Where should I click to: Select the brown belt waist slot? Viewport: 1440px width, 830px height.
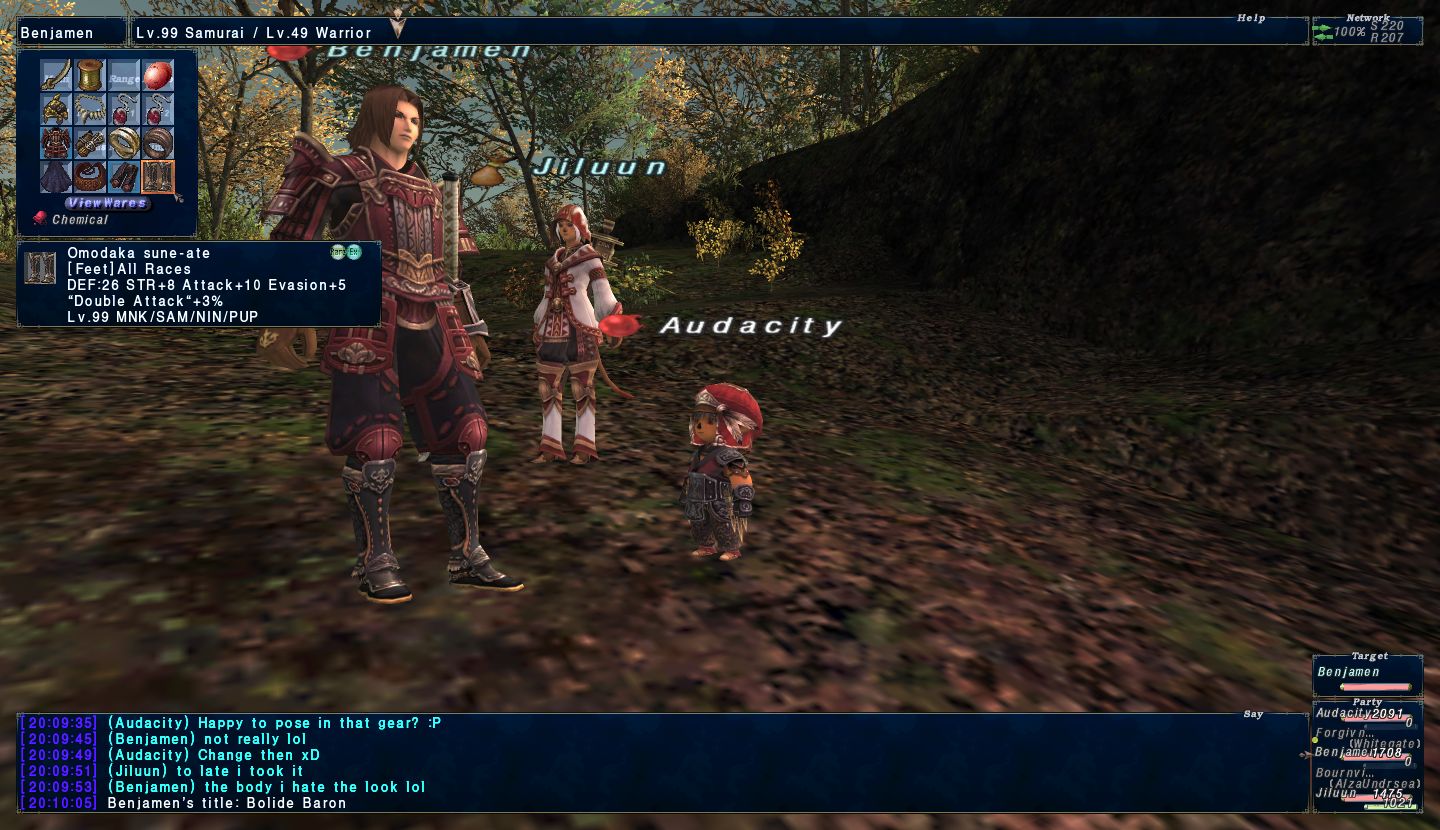click(90, 177)
